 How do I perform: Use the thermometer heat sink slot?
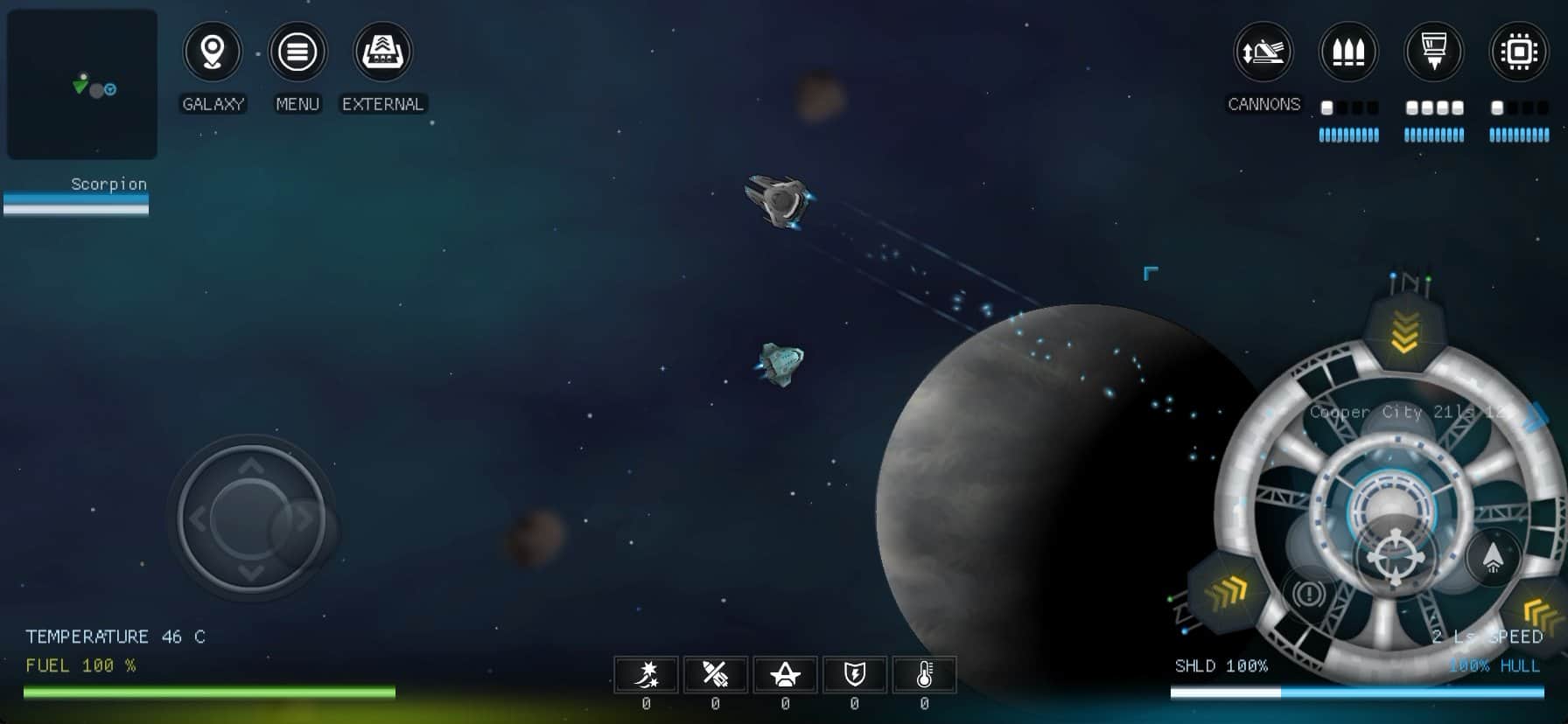point(924,675)
